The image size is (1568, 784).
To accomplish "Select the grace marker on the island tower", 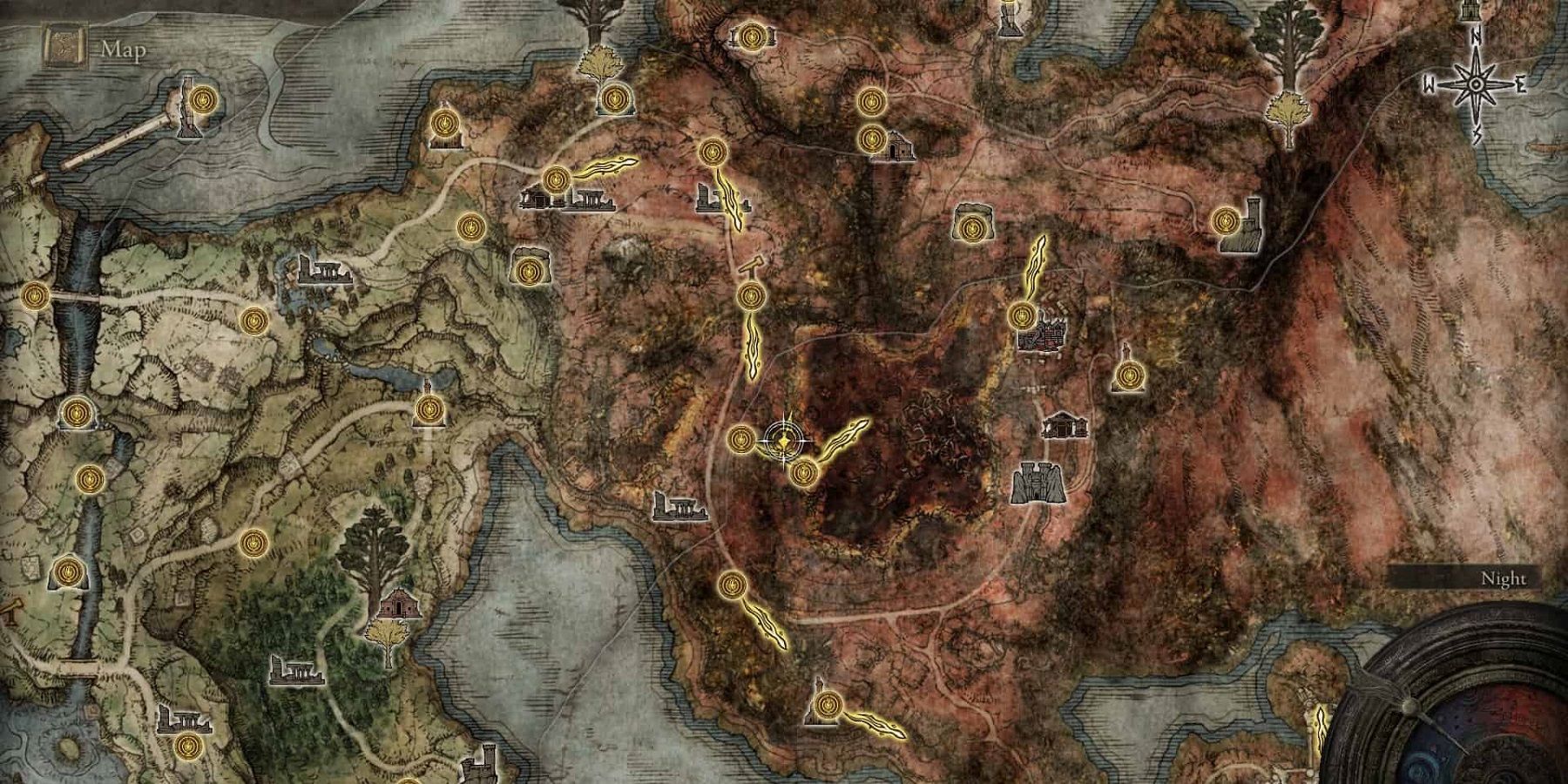I will (x=203, y=101).
